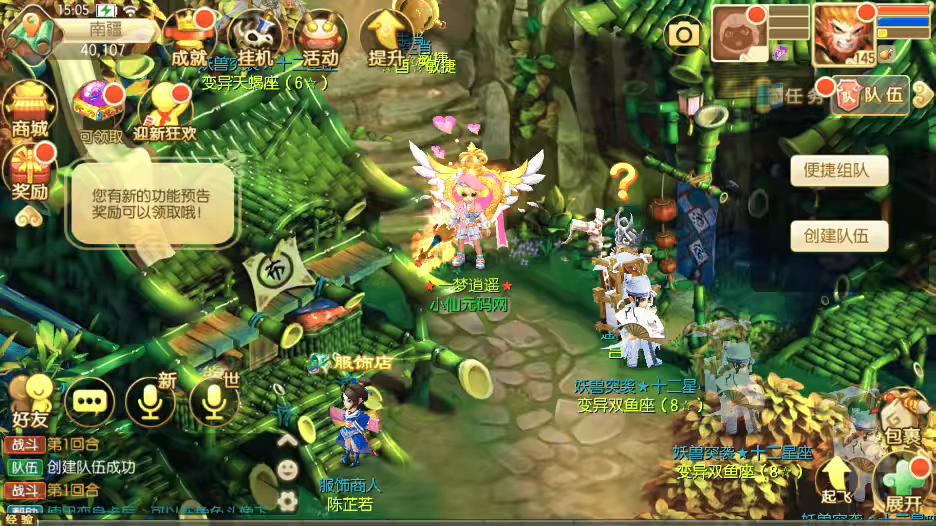Select the pet portrait beside the player
936x526 pixels.
point(740,33)
